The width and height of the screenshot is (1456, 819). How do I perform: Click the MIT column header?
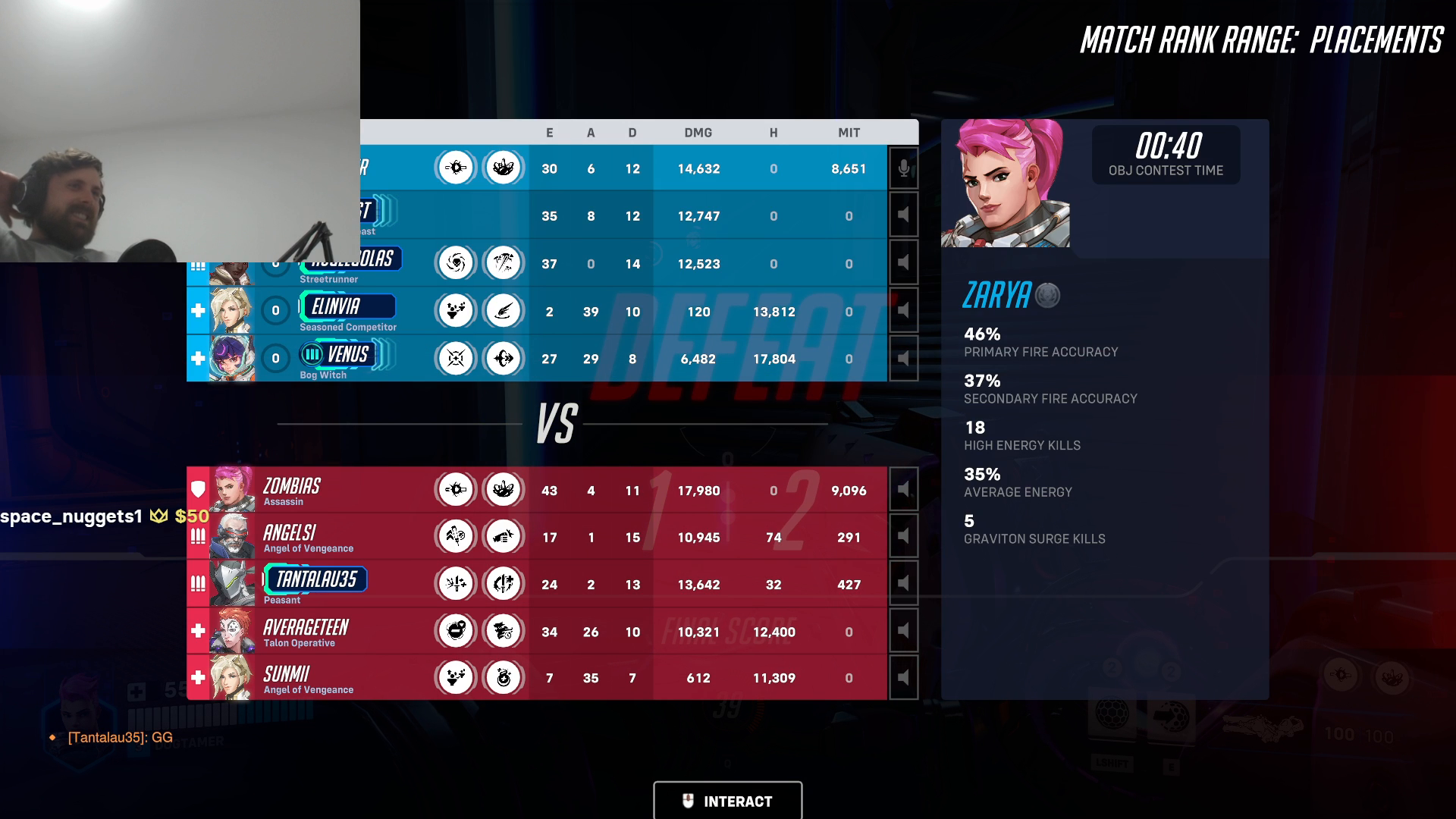click(849, 132)
